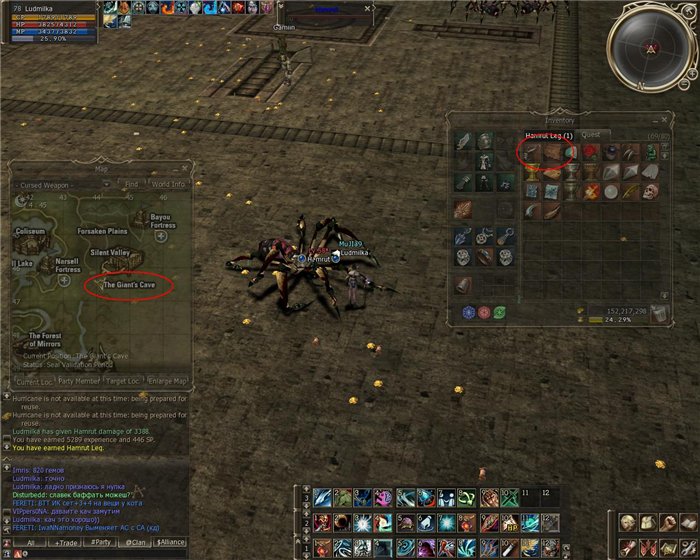Open World Info on the map
700x560 pixels.
point(167,184)
